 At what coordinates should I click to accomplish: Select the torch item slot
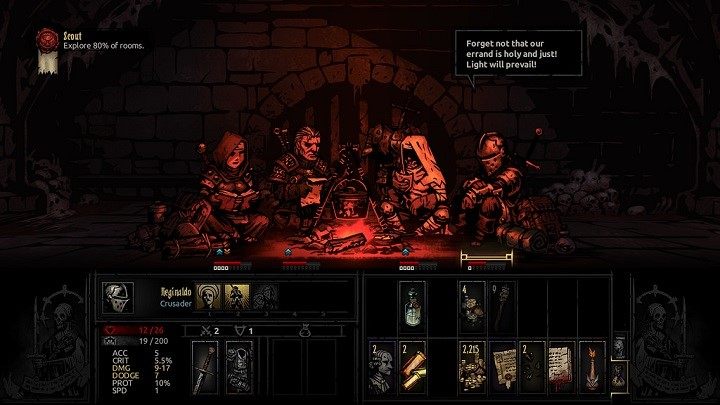pos(500,303)
